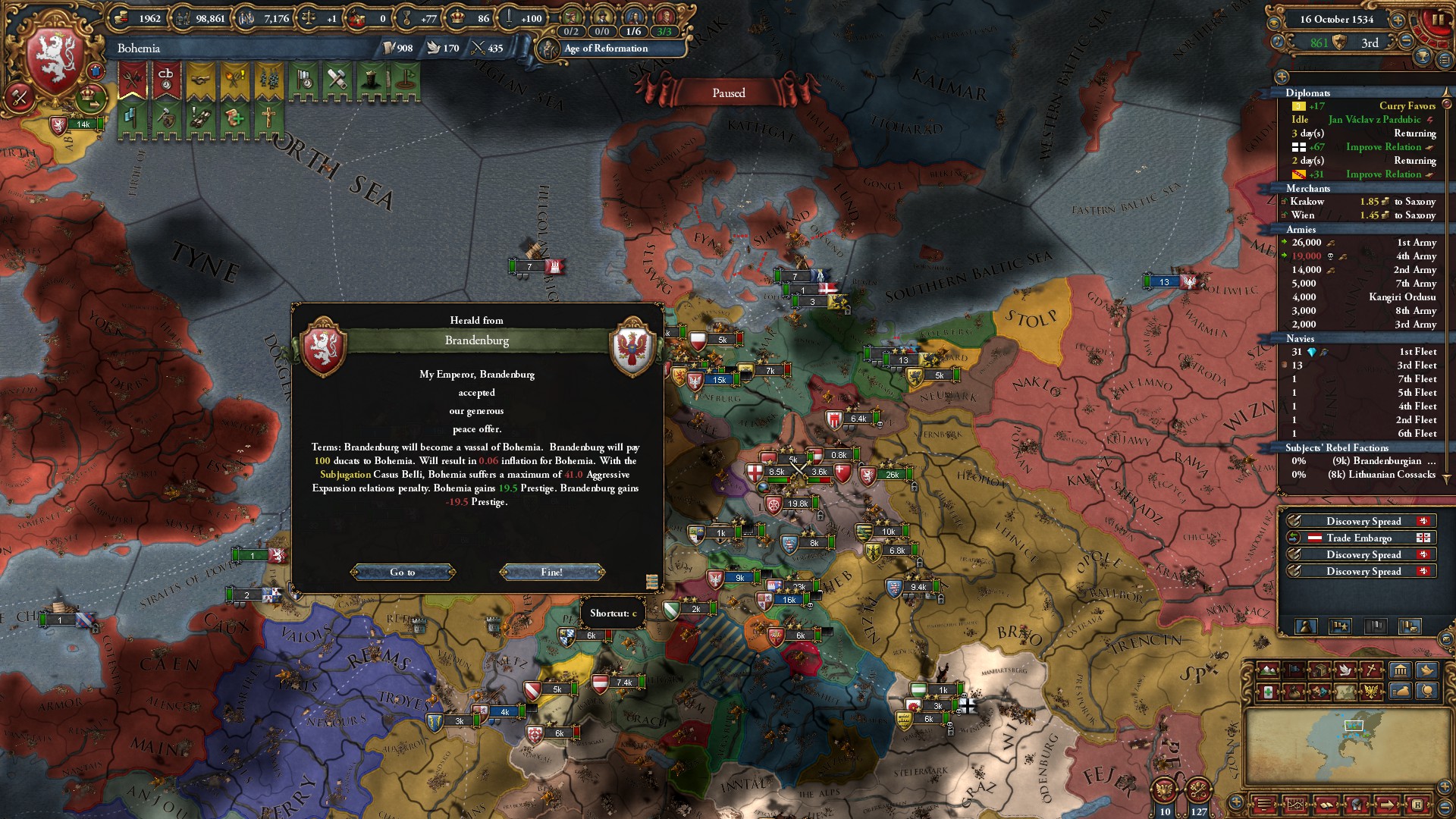Open the achievements trophy button

(1423, 56)
